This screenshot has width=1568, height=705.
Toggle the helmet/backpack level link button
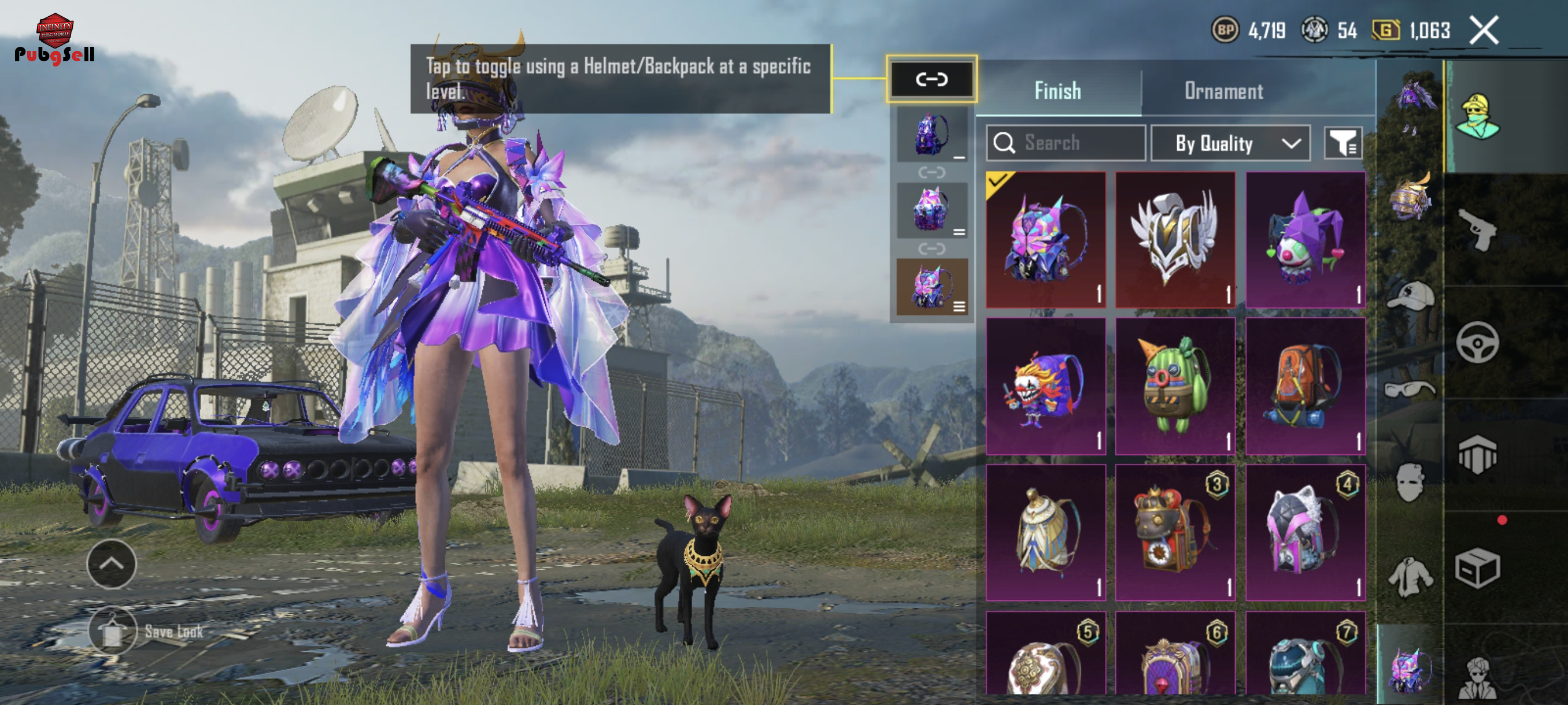[931, 79]
